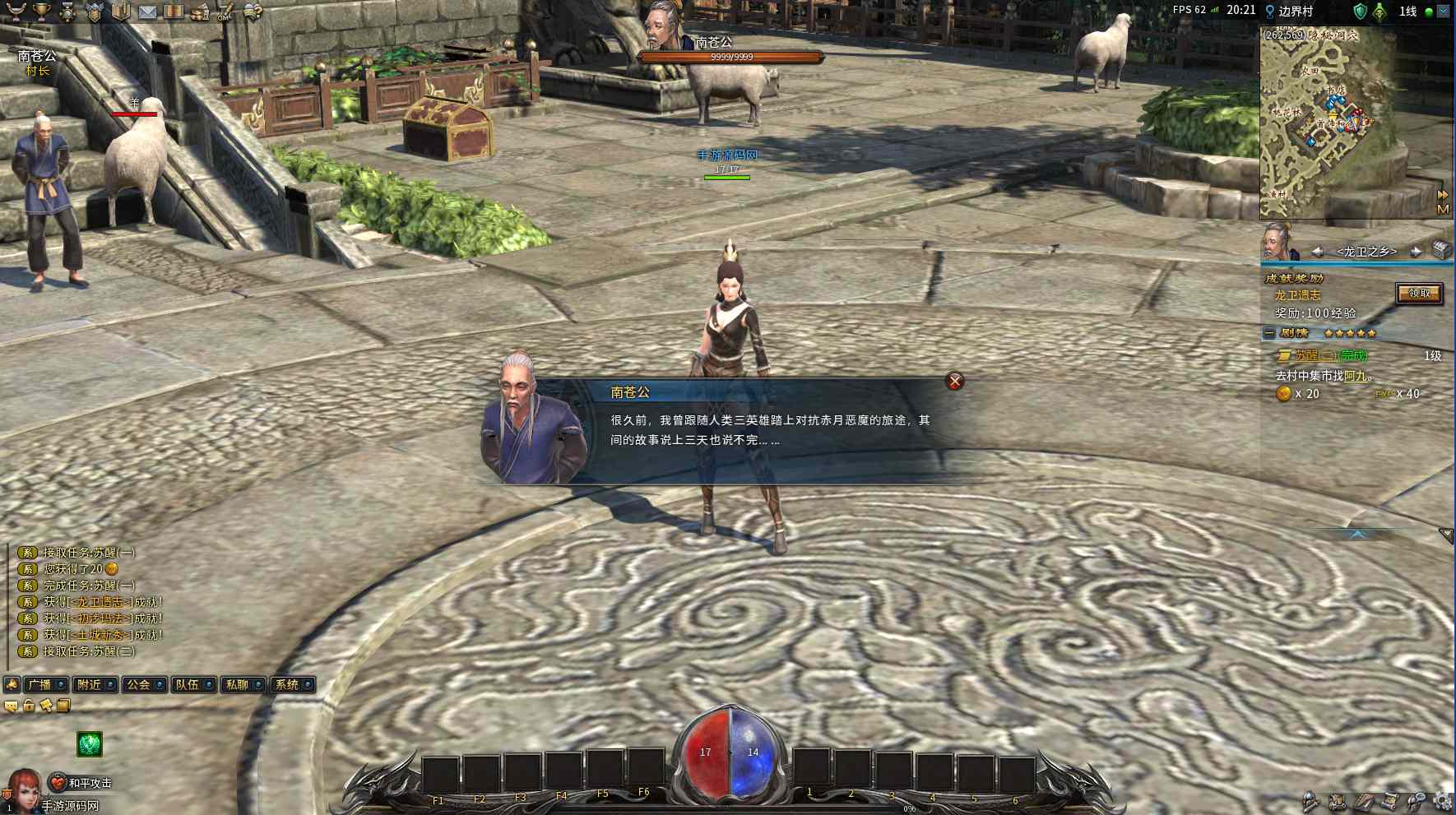Screen dimensions: 1456x815
Task: Click the gear icon at bottom right corner
Action: [x=1441, y=802]
